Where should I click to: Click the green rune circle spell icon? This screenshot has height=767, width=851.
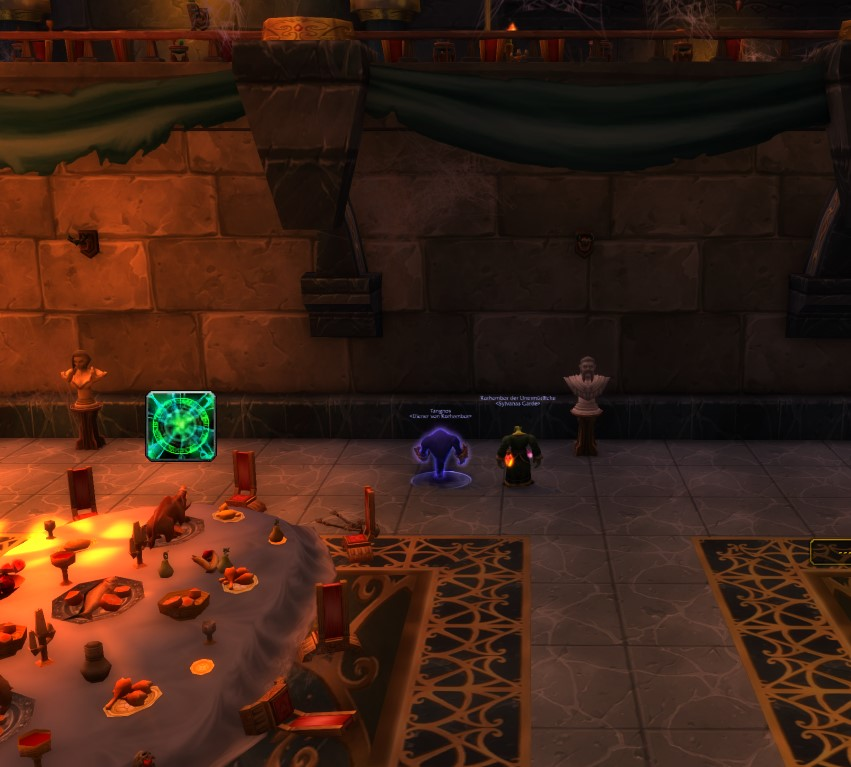click(x=181, y=426)
